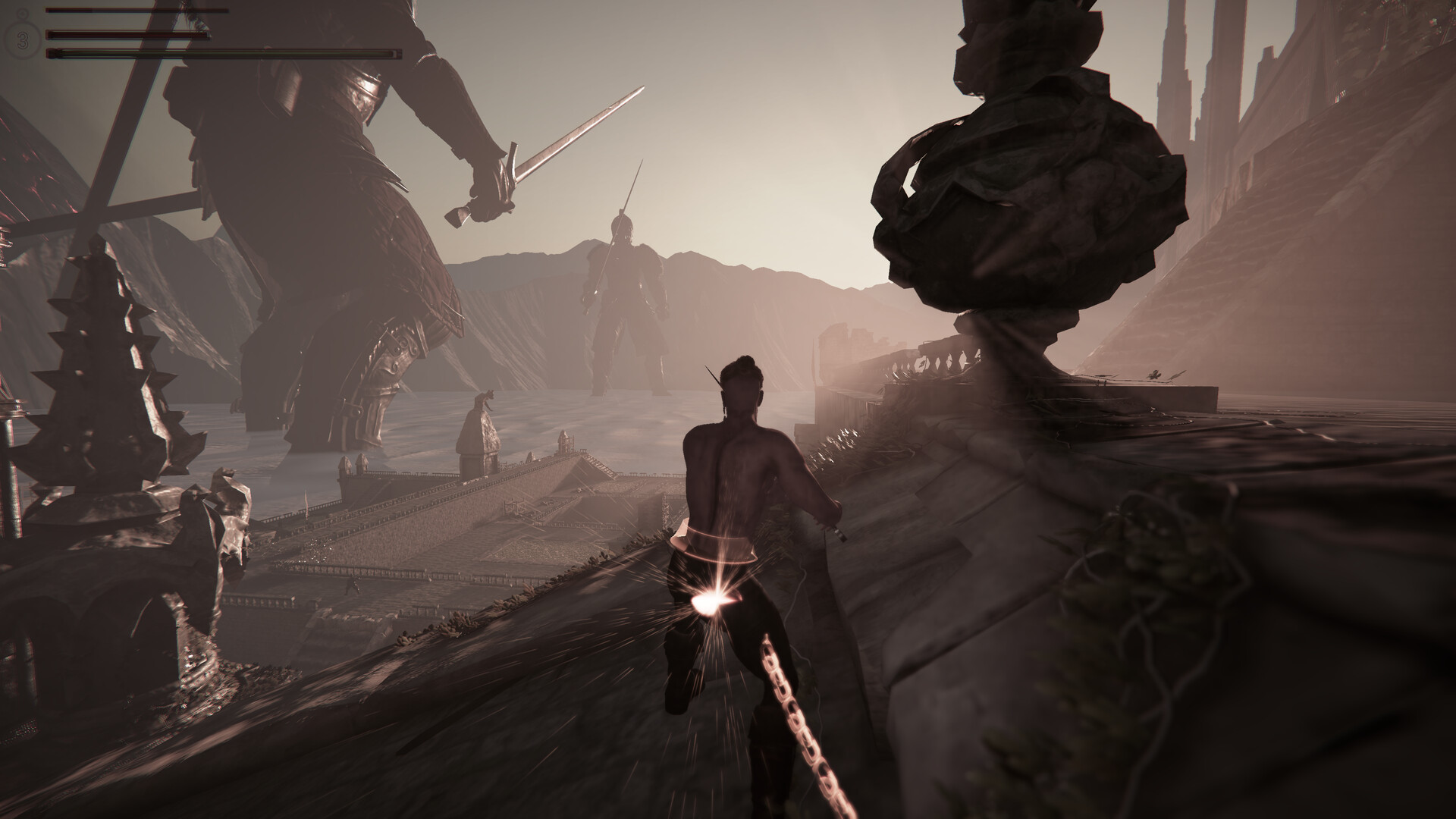The height and width of the screenshot is (819, 1456).
Task: Select the small dot indicator above the counter
Action: pos(22,13)
